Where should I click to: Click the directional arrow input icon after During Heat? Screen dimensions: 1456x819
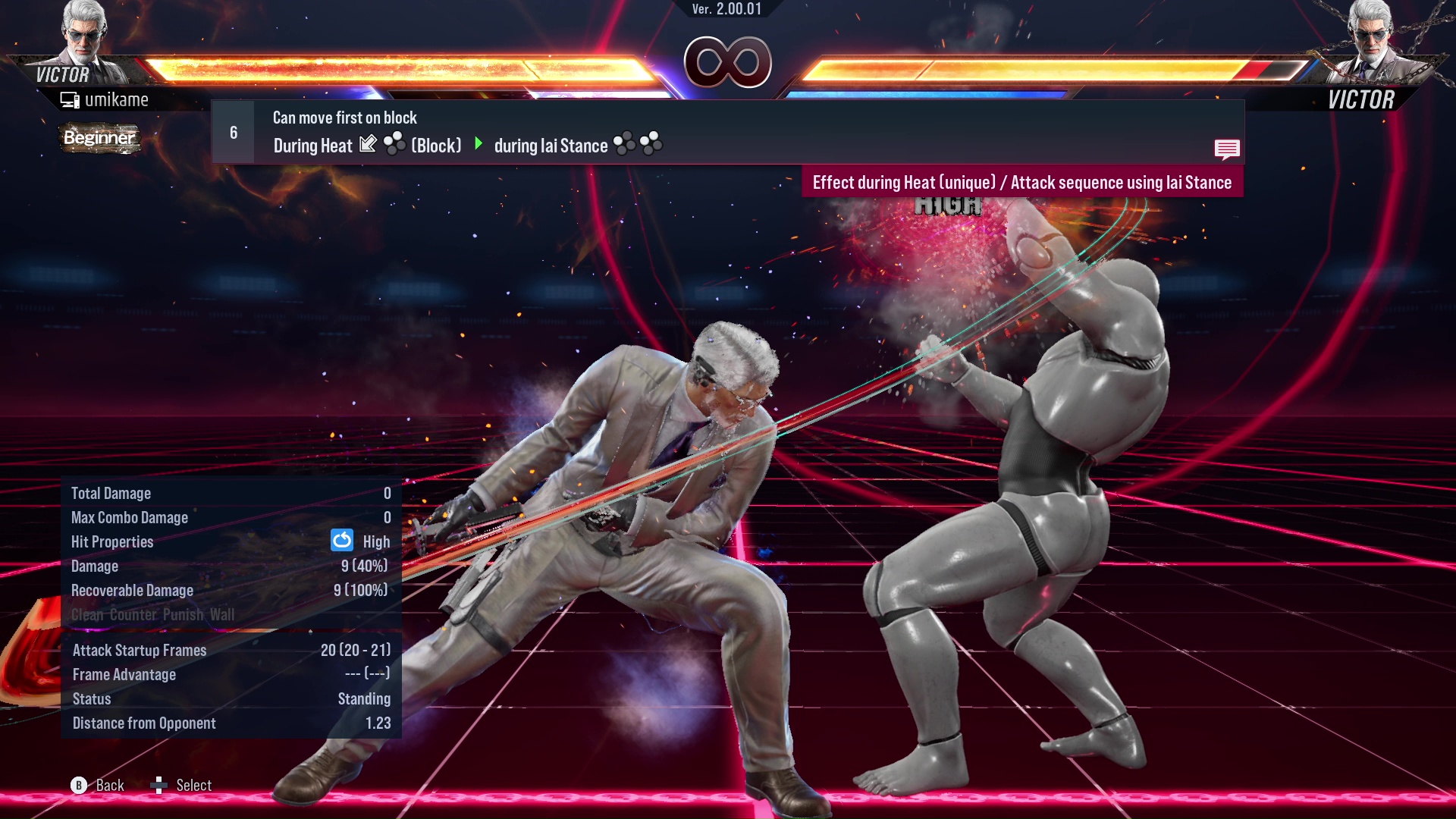tap(369, 144)
